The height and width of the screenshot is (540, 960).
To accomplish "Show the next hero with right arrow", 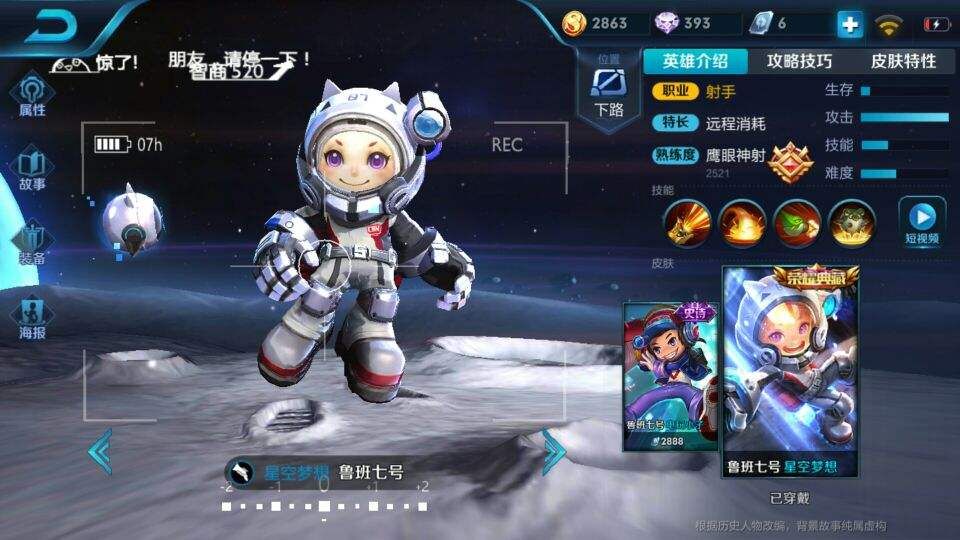I will pos(553,452).
